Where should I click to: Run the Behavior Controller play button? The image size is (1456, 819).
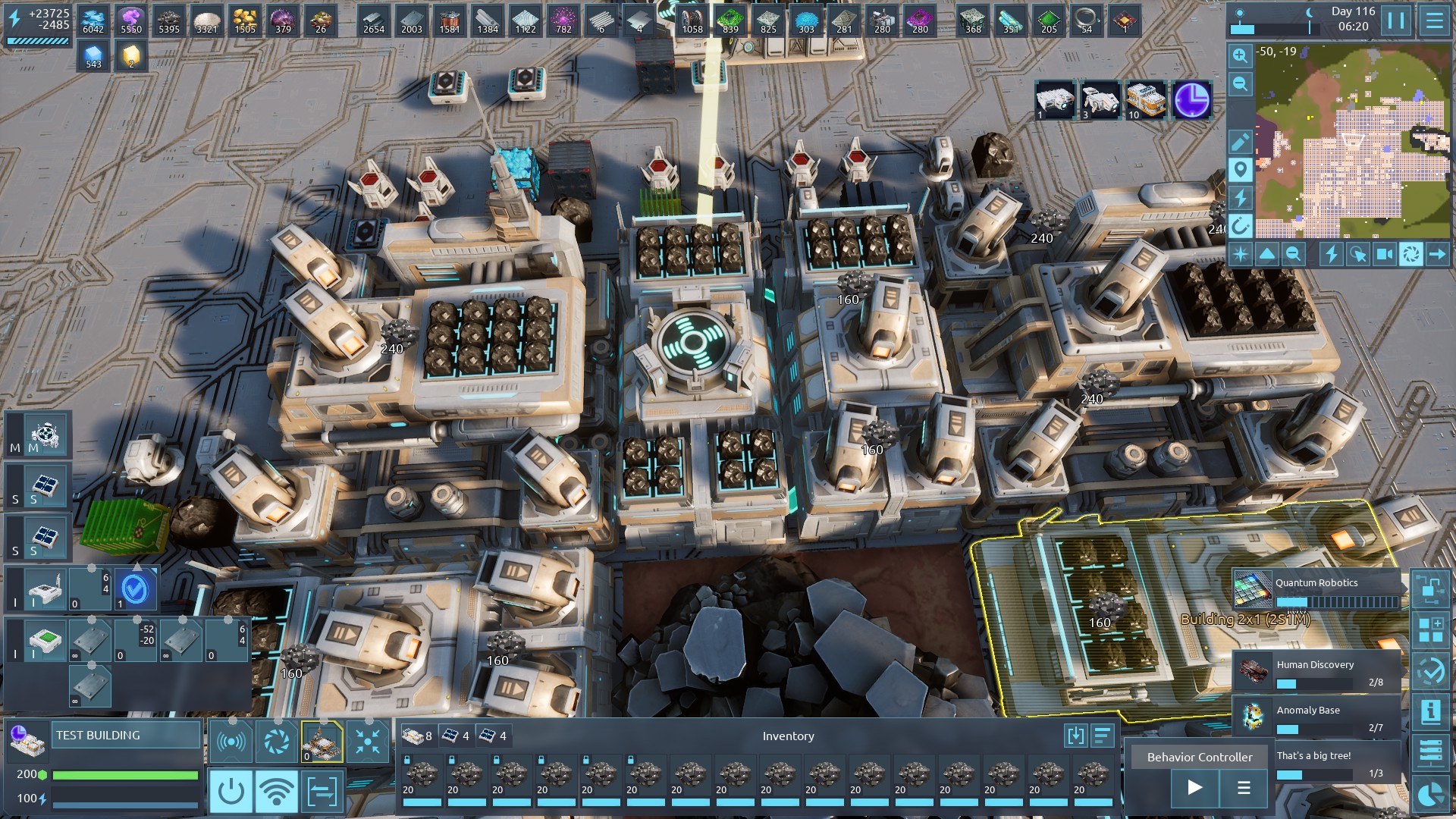coord(1194,788)
